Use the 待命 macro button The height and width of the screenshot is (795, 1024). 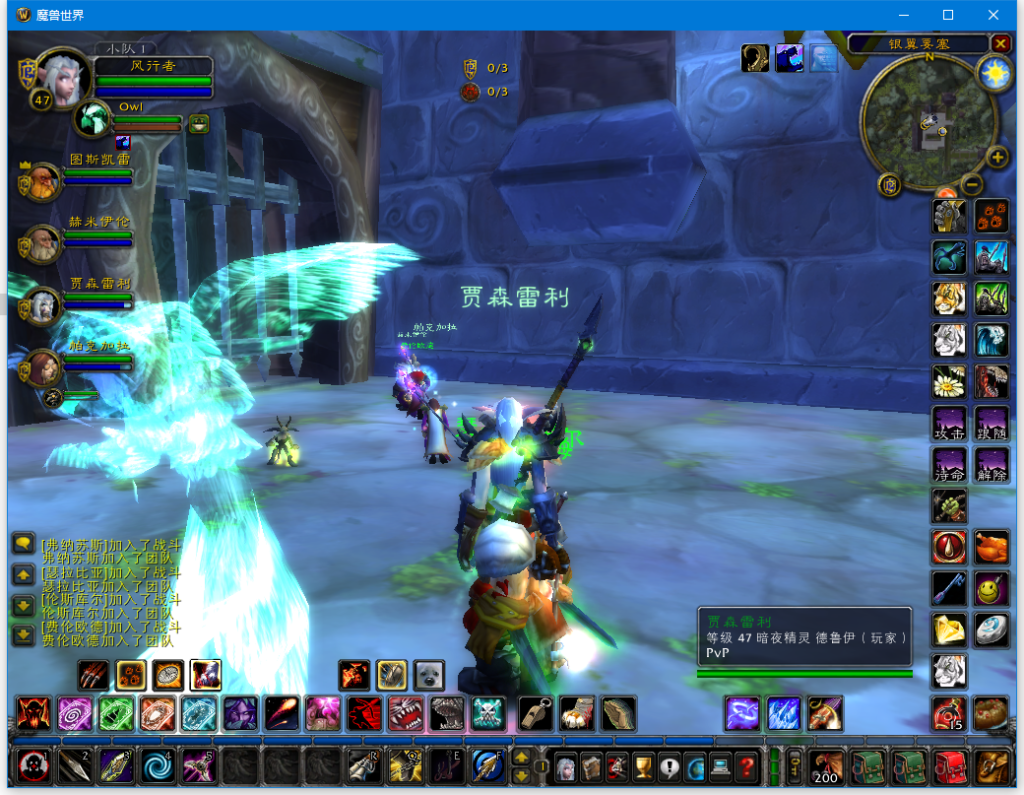pos(949,465)
